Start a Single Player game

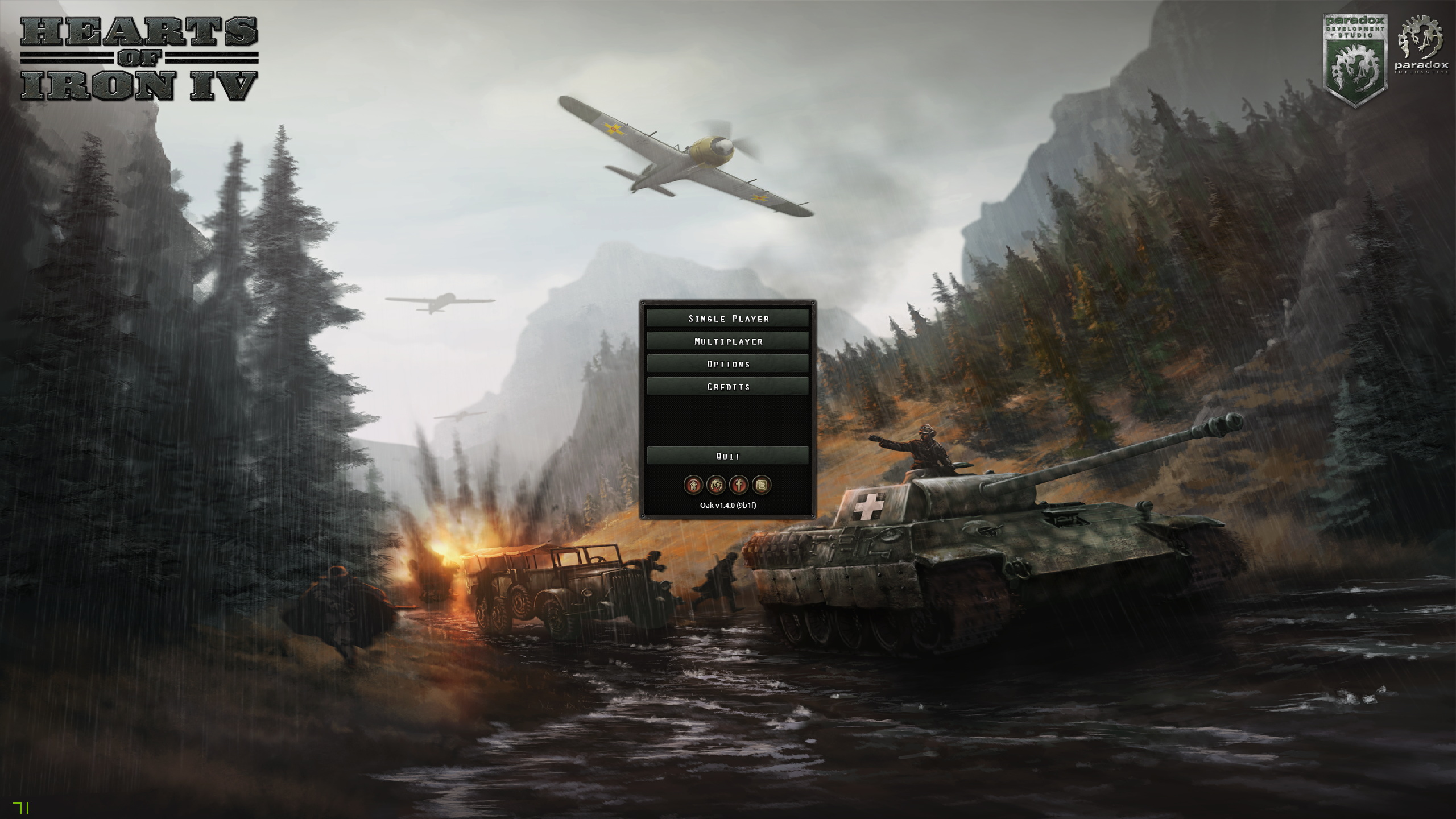[x=728, y=318]
